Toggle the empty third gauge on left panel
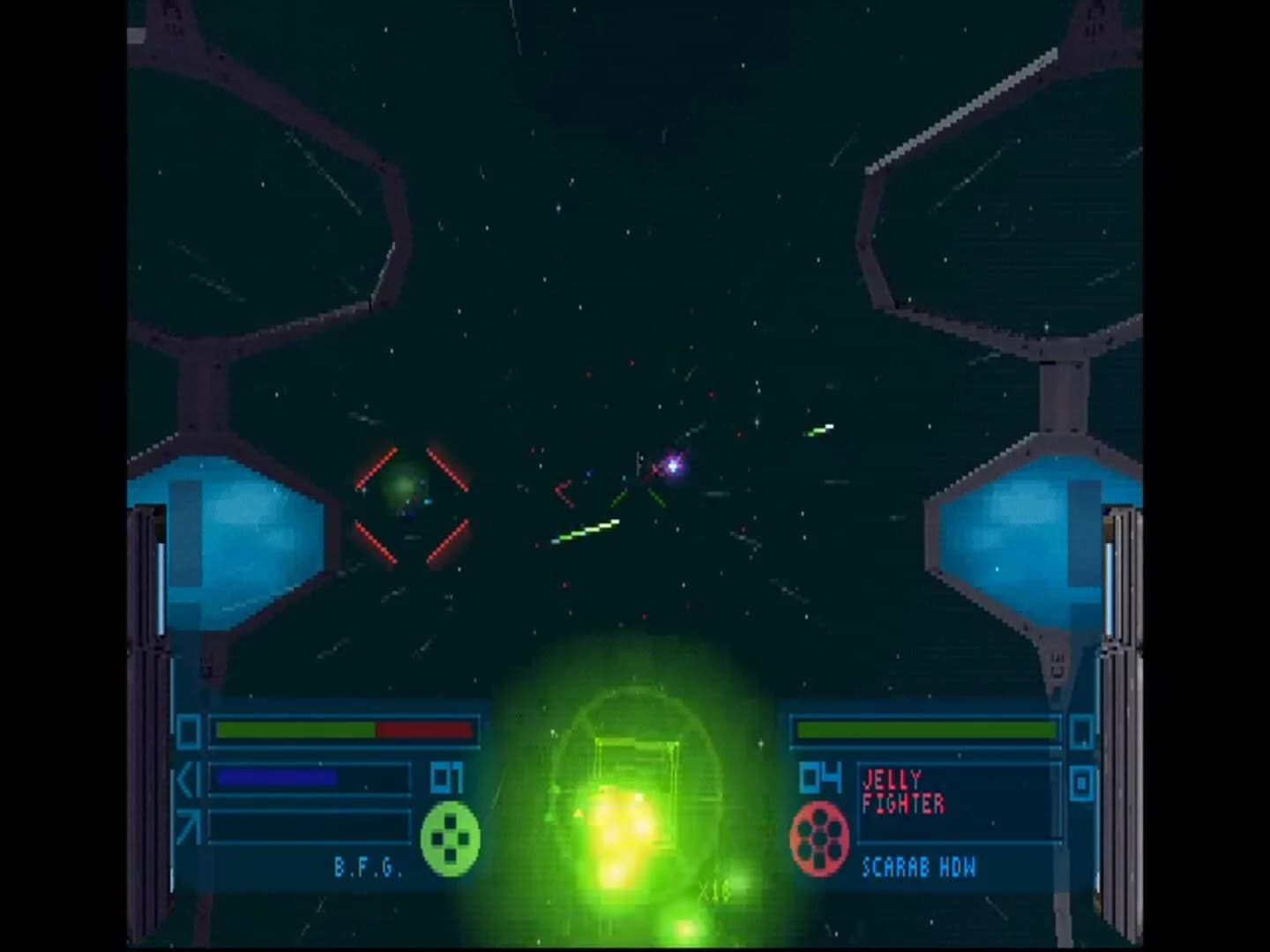 pyautogui.click(x=309, y=824)
